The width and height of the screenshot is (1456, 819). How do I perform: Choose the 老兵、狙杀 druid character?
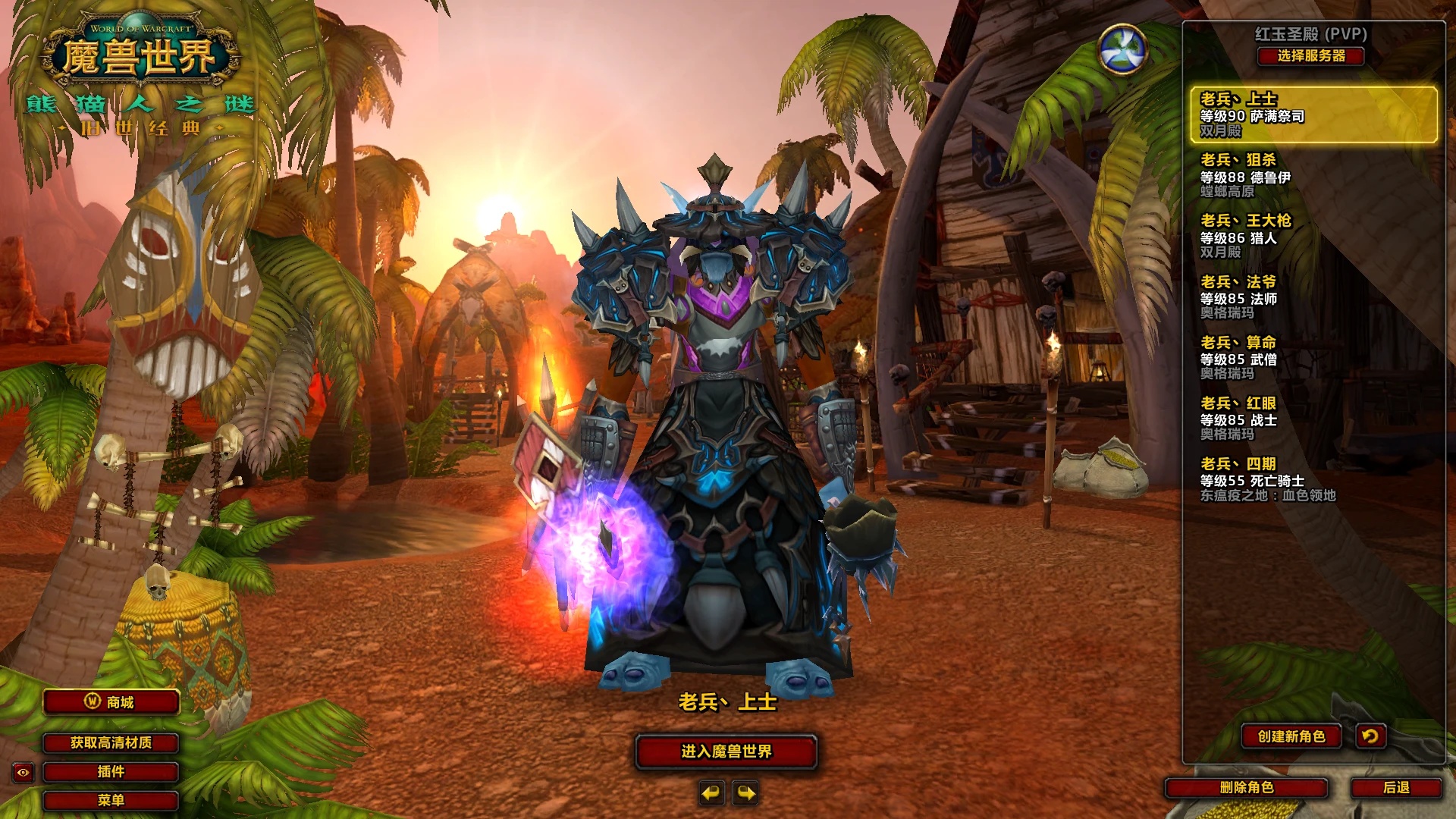pyautogui.click(x=1313, y=175)
